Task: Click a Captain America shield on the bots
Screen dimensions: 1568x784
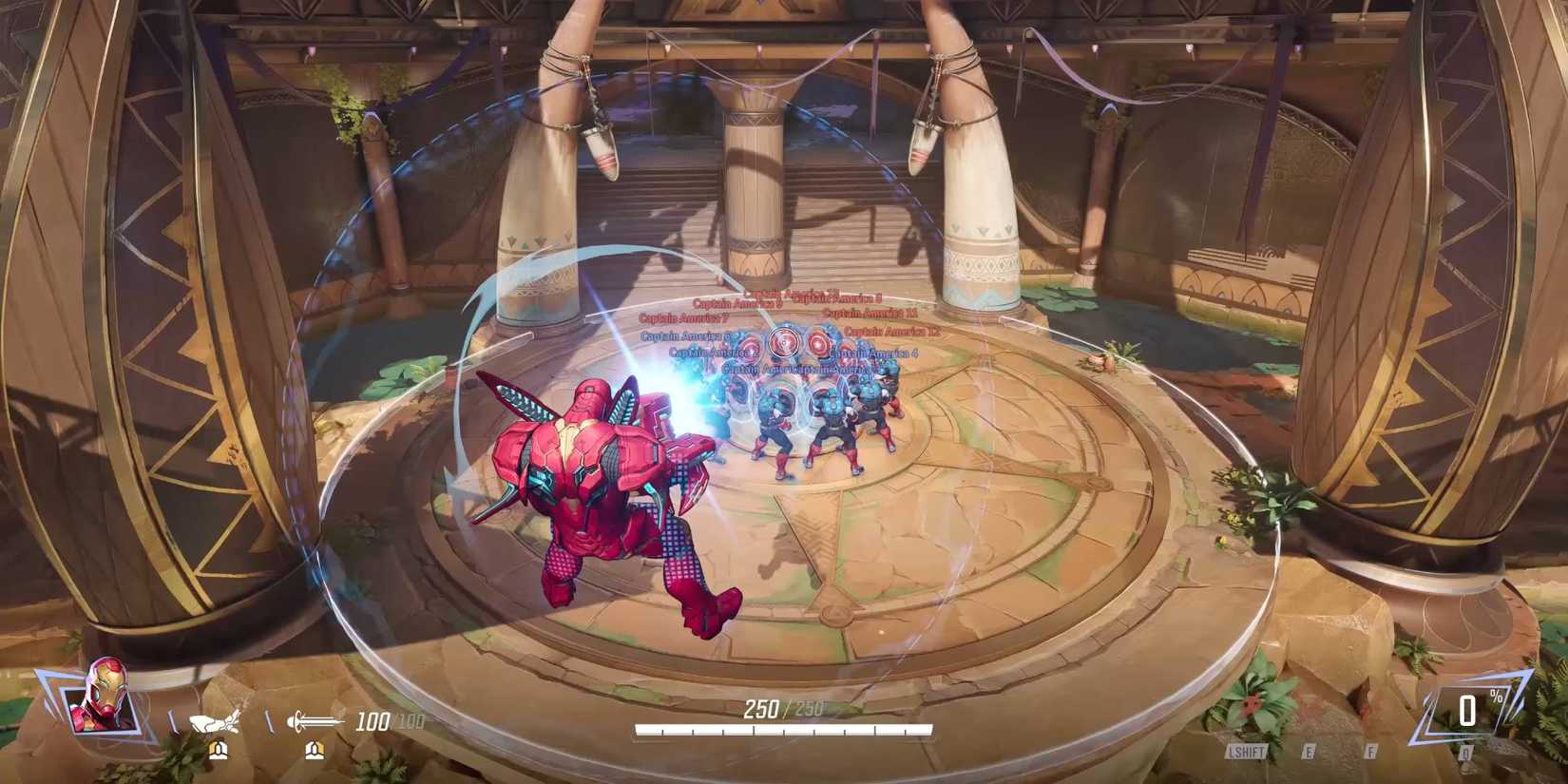Action: pyautogui.click(x=818, y=344)
